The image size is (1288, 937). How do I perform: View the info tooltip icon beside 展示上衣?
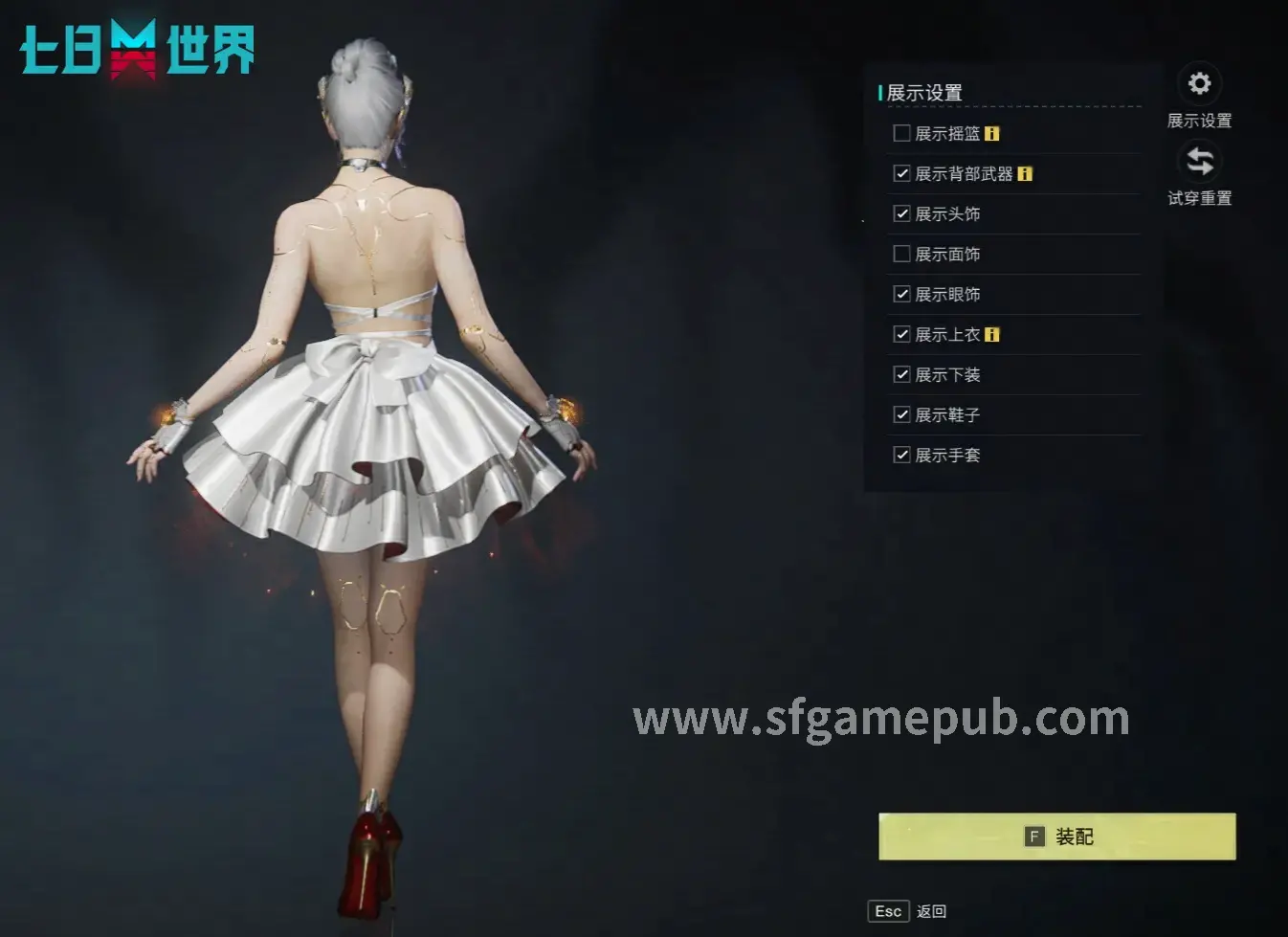tap(993, 334)
